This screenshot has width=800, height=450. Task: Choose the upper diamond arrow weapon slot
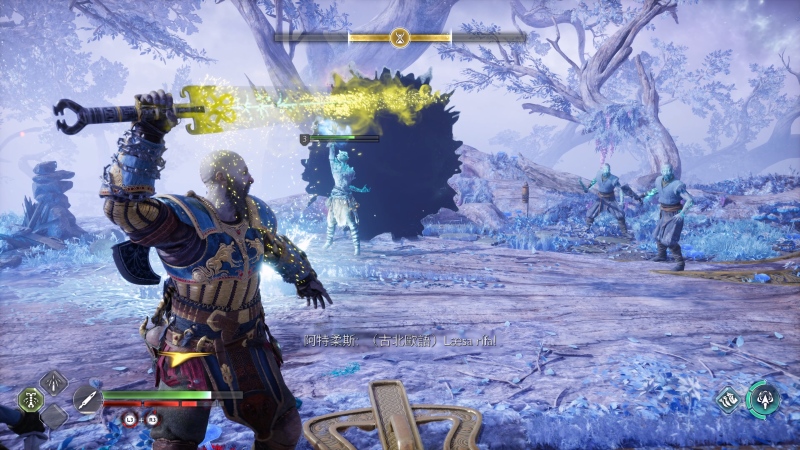pos(53,381)
